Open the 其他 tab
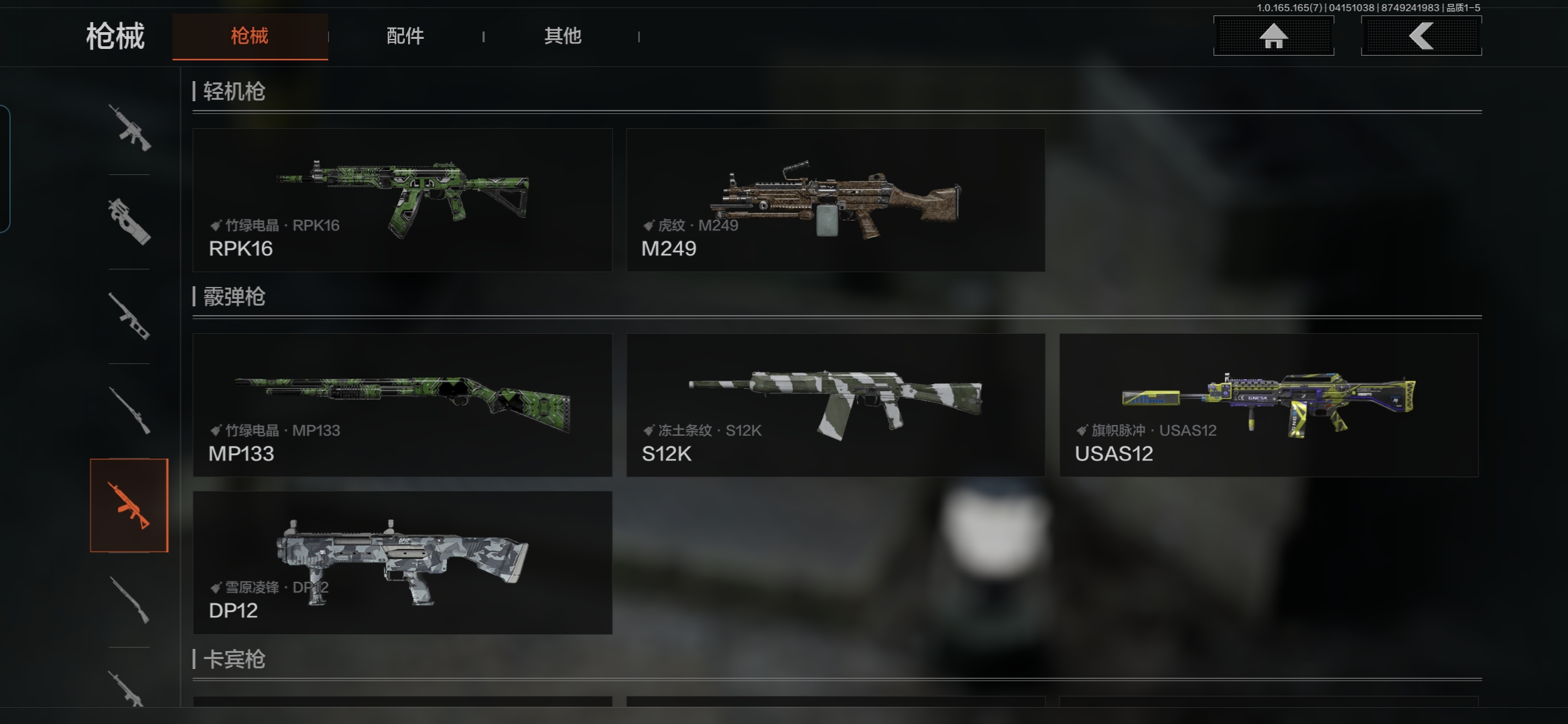This screenshot has height=724, width=1568. (562, 36)
